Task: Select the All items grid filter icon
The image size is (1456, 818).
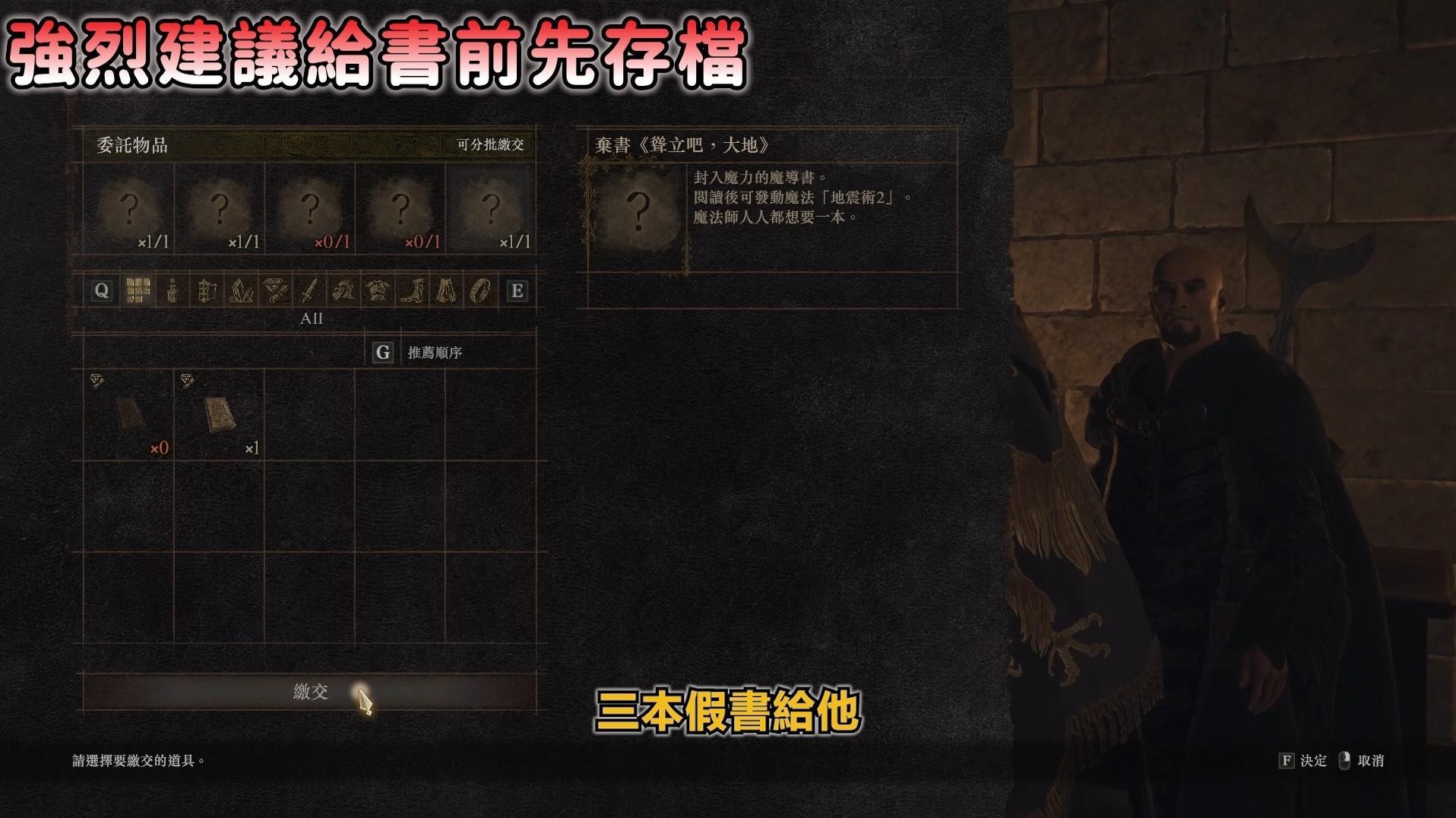Action: [x=138, y=291]
